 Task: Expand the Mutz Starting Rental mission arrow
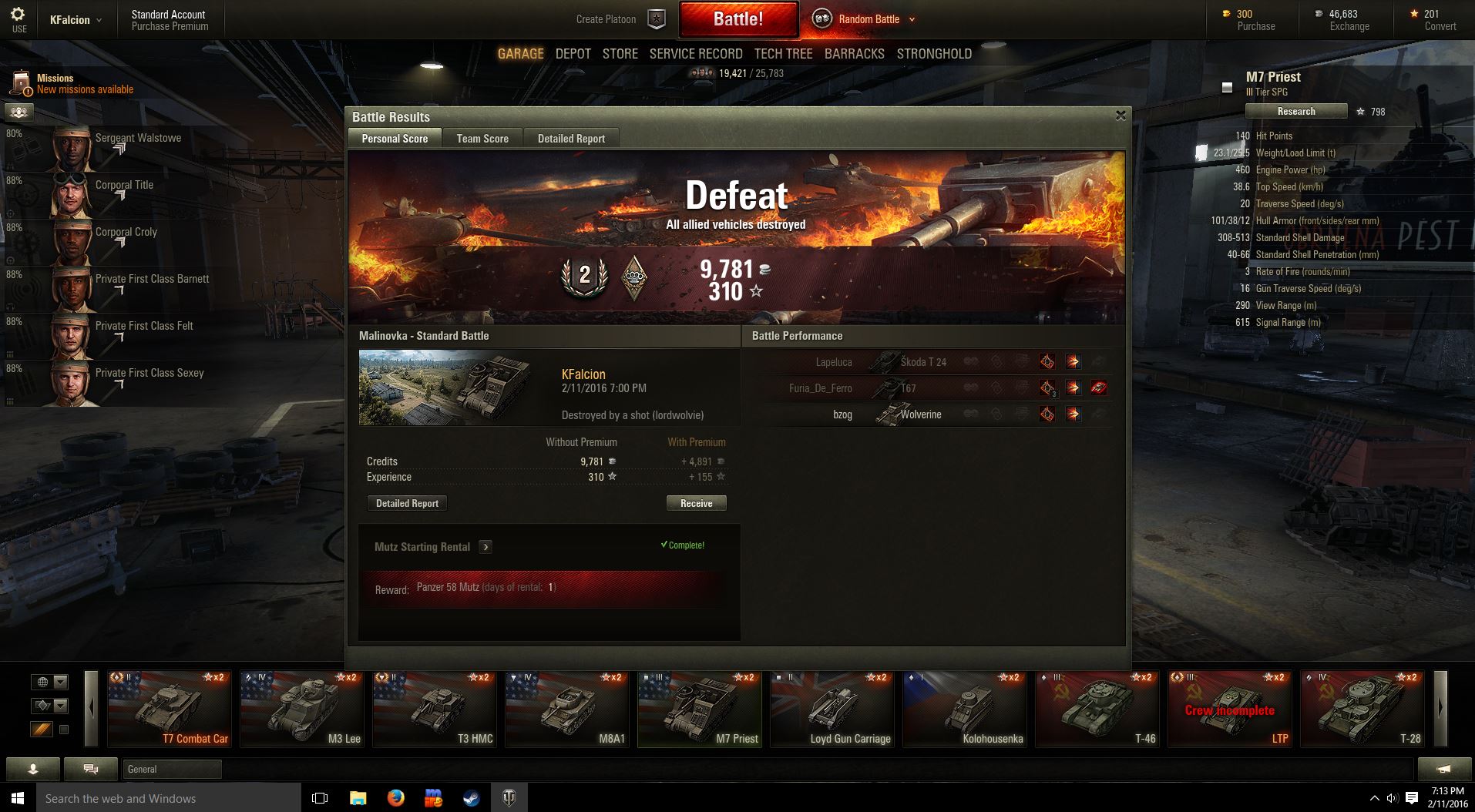pos(486,547)
